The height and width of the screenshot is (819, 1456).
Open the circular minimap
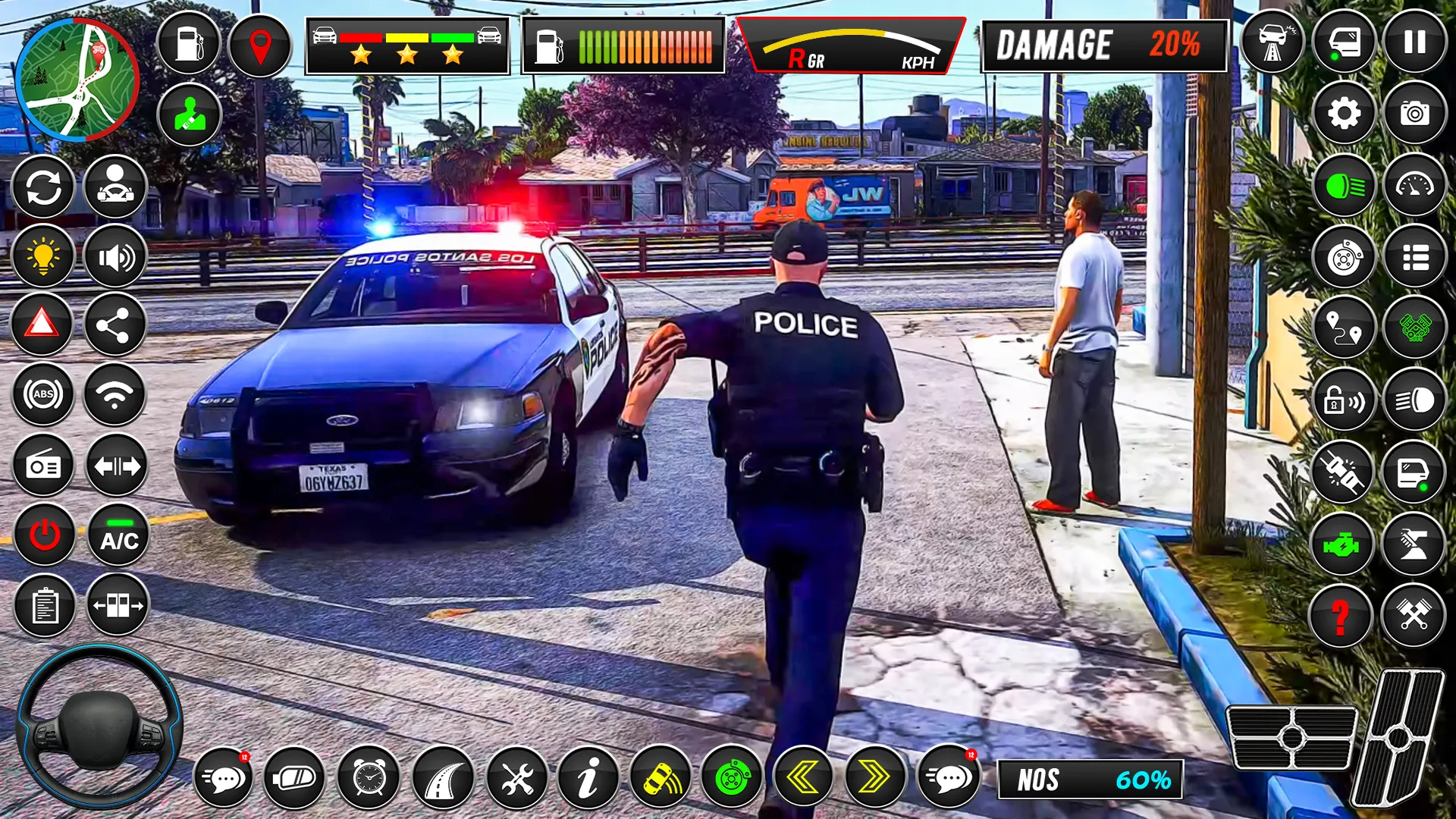coord(77,80)
